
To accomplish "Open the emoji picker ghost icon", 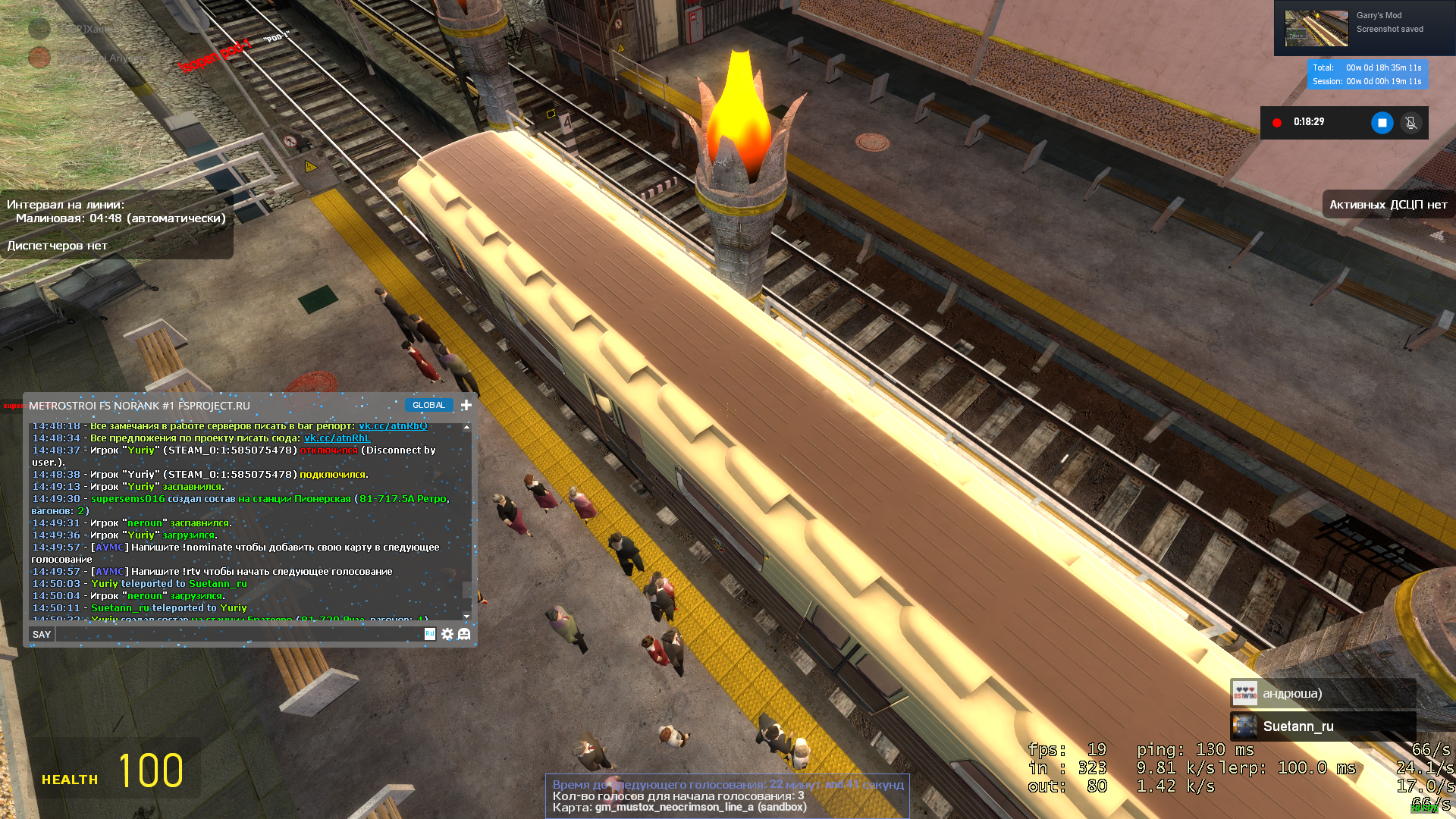I will click(464, 635).
